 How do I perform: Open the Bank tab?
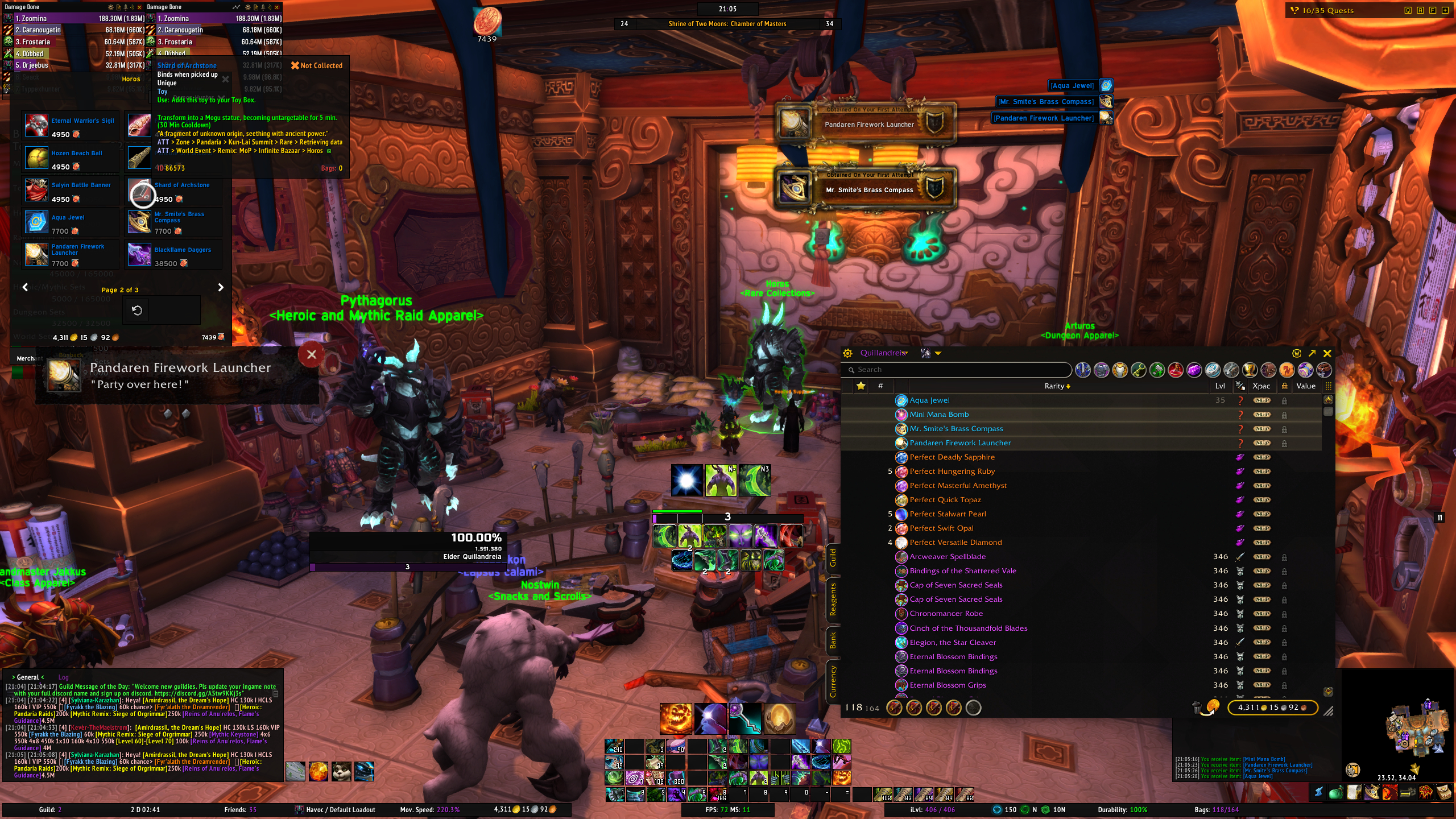(833, 640)
